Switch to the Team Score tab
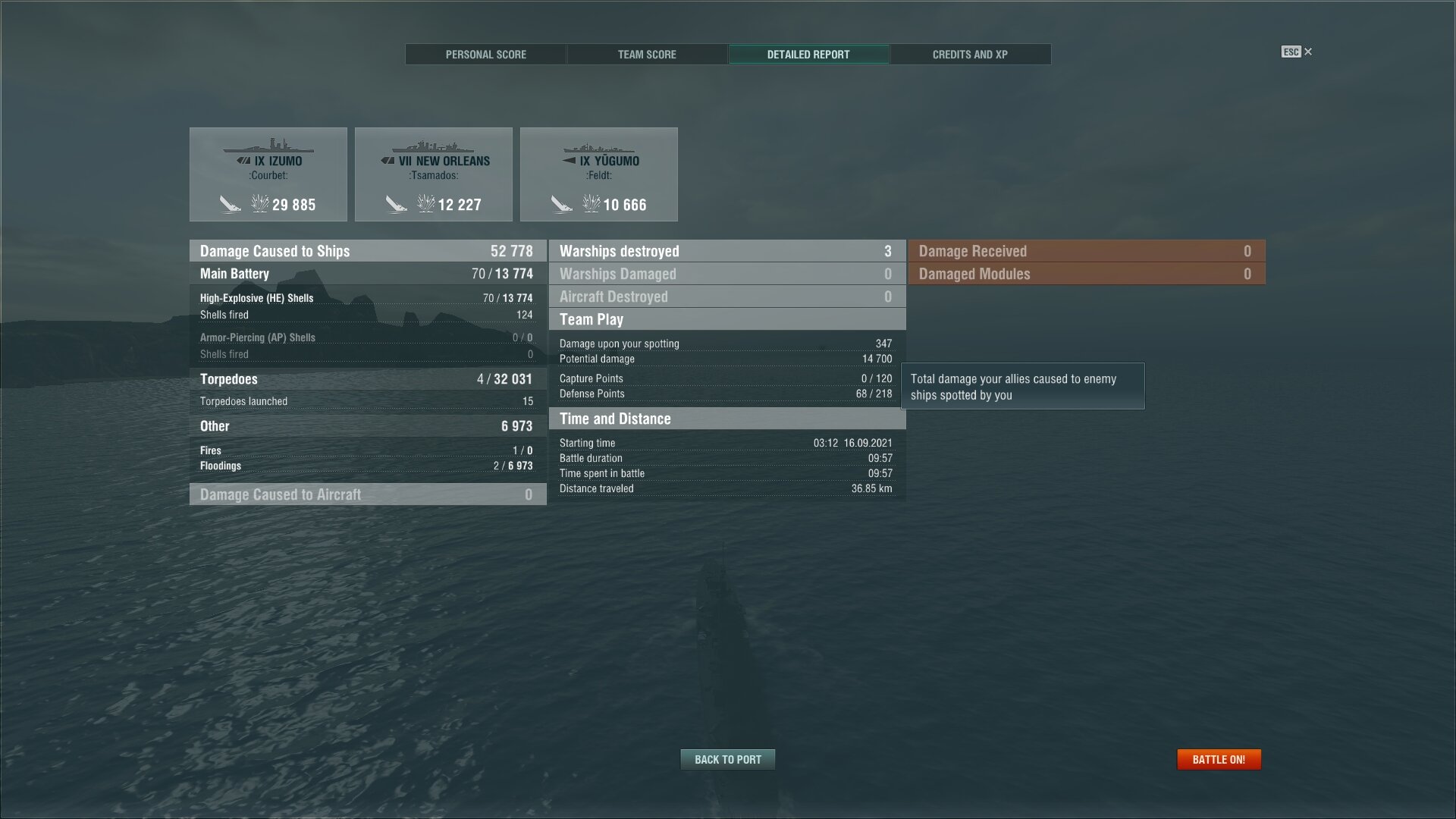 coord(646,54)
